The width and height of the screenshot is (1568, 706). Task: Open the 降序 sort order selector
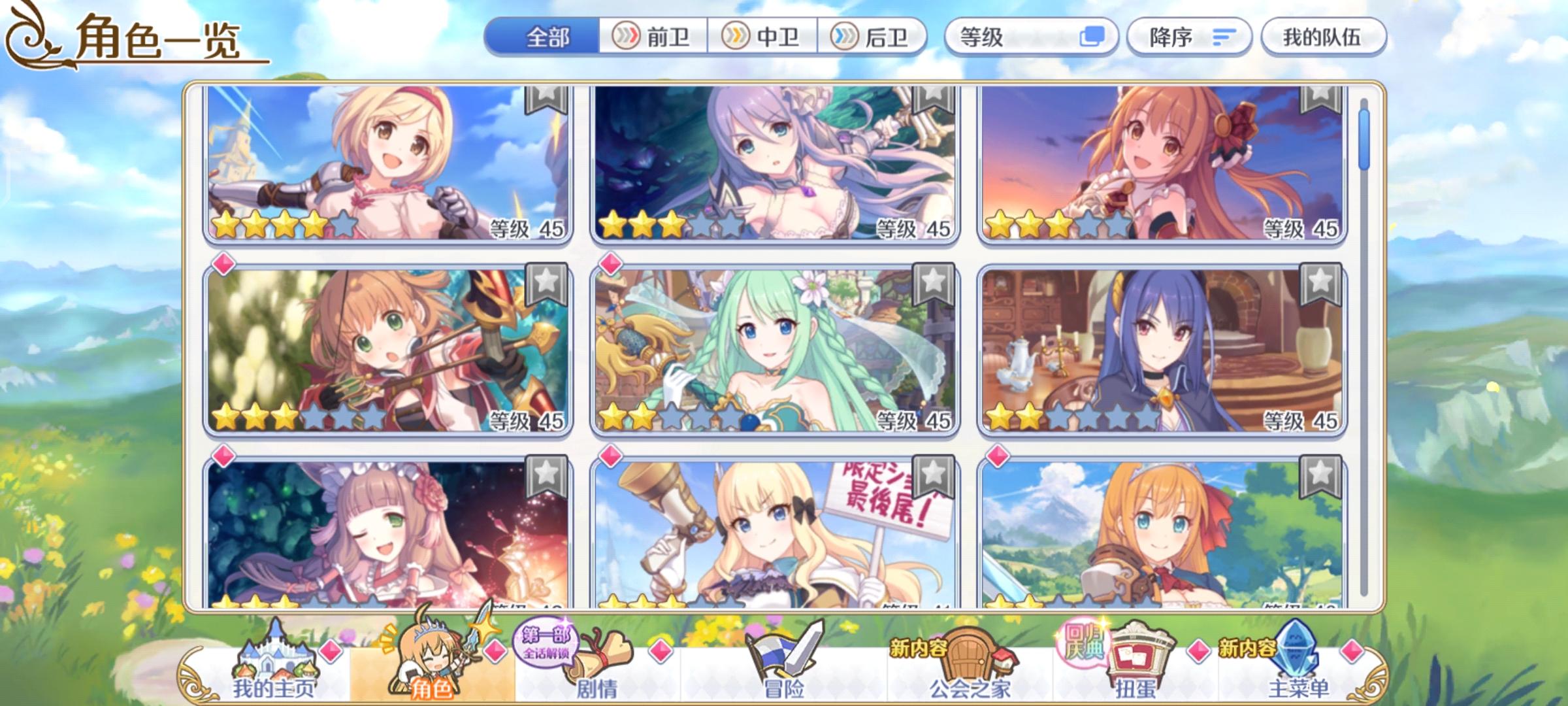[x=1189, y=37]
